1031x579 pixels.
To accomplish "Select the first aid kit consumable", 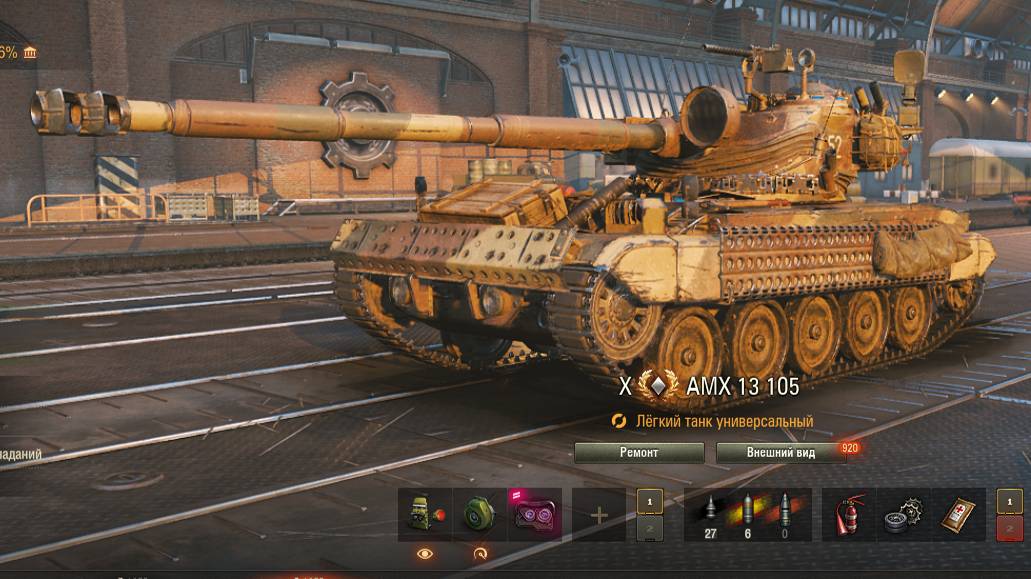I will [x=958, y=515].
